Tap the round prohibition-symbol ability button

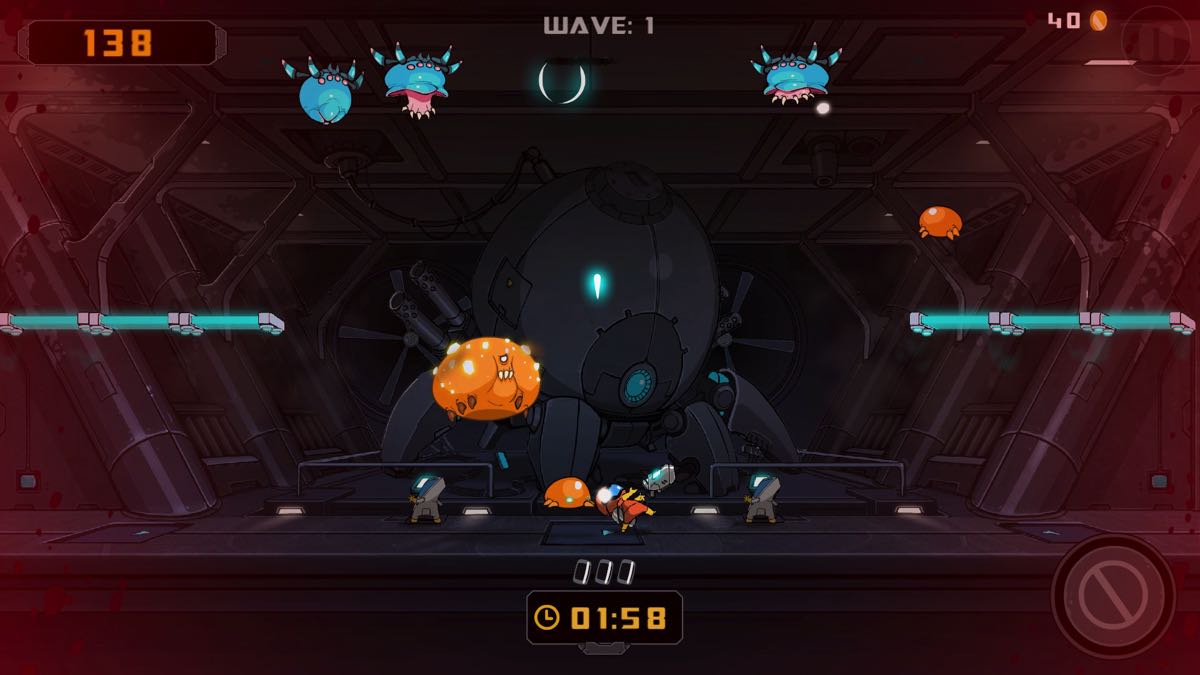pos(1112,596)
